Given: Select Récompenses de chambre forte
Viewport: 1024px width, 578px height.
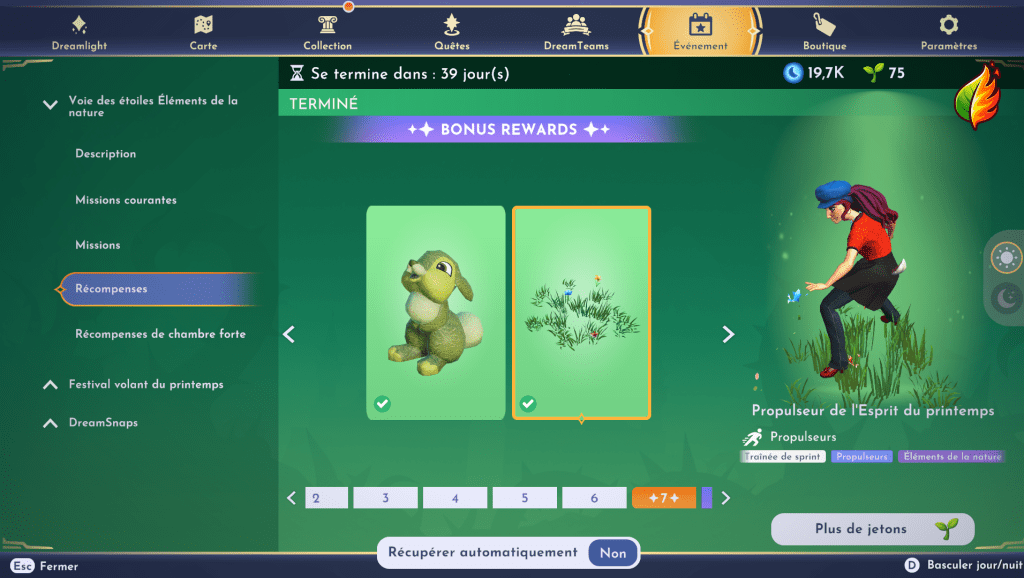Looking at the screenshot, I should 160,334.
